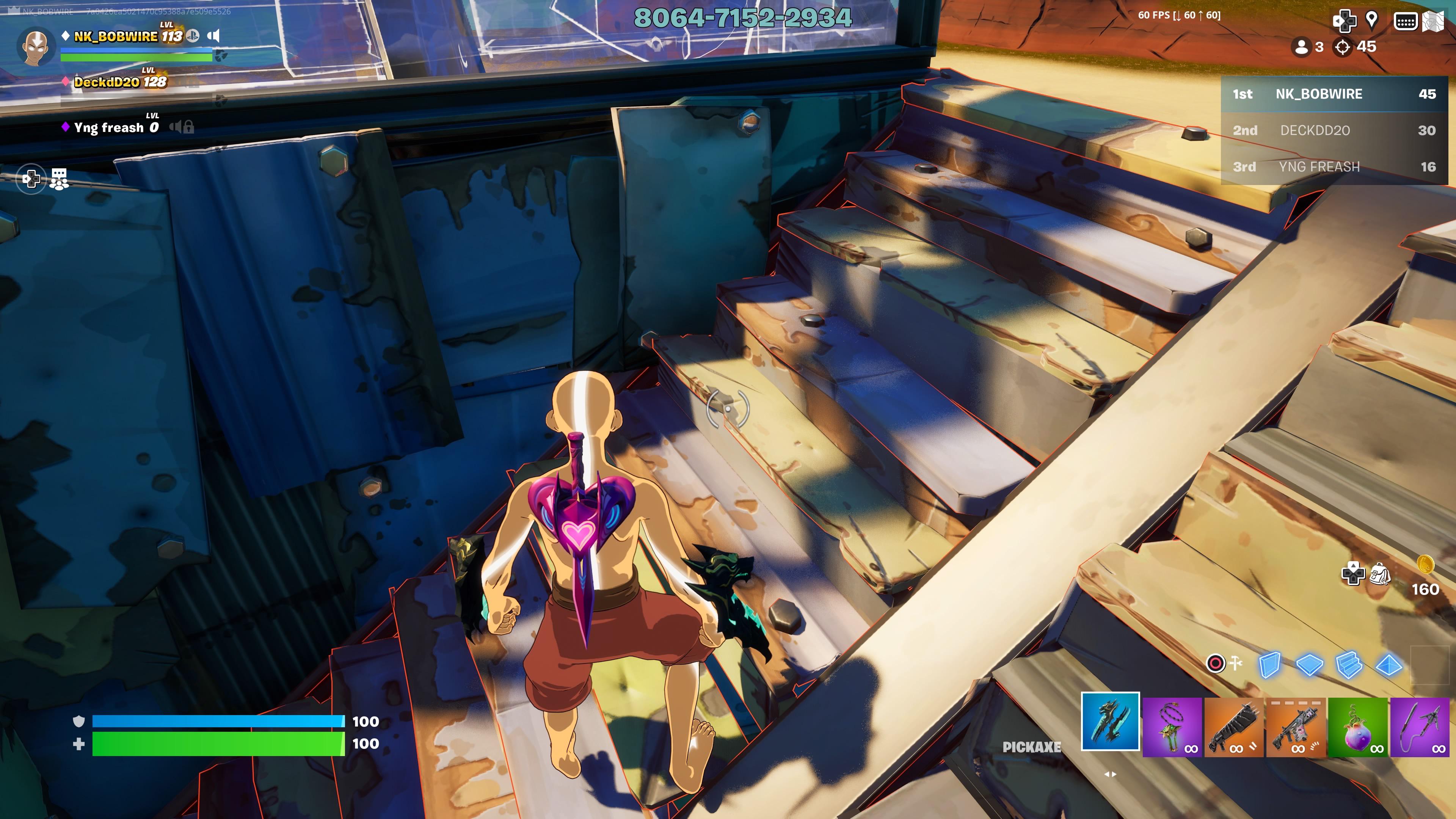The image size is (1456, 819).
Task: Select the wall building piece
Action: 1269,665
